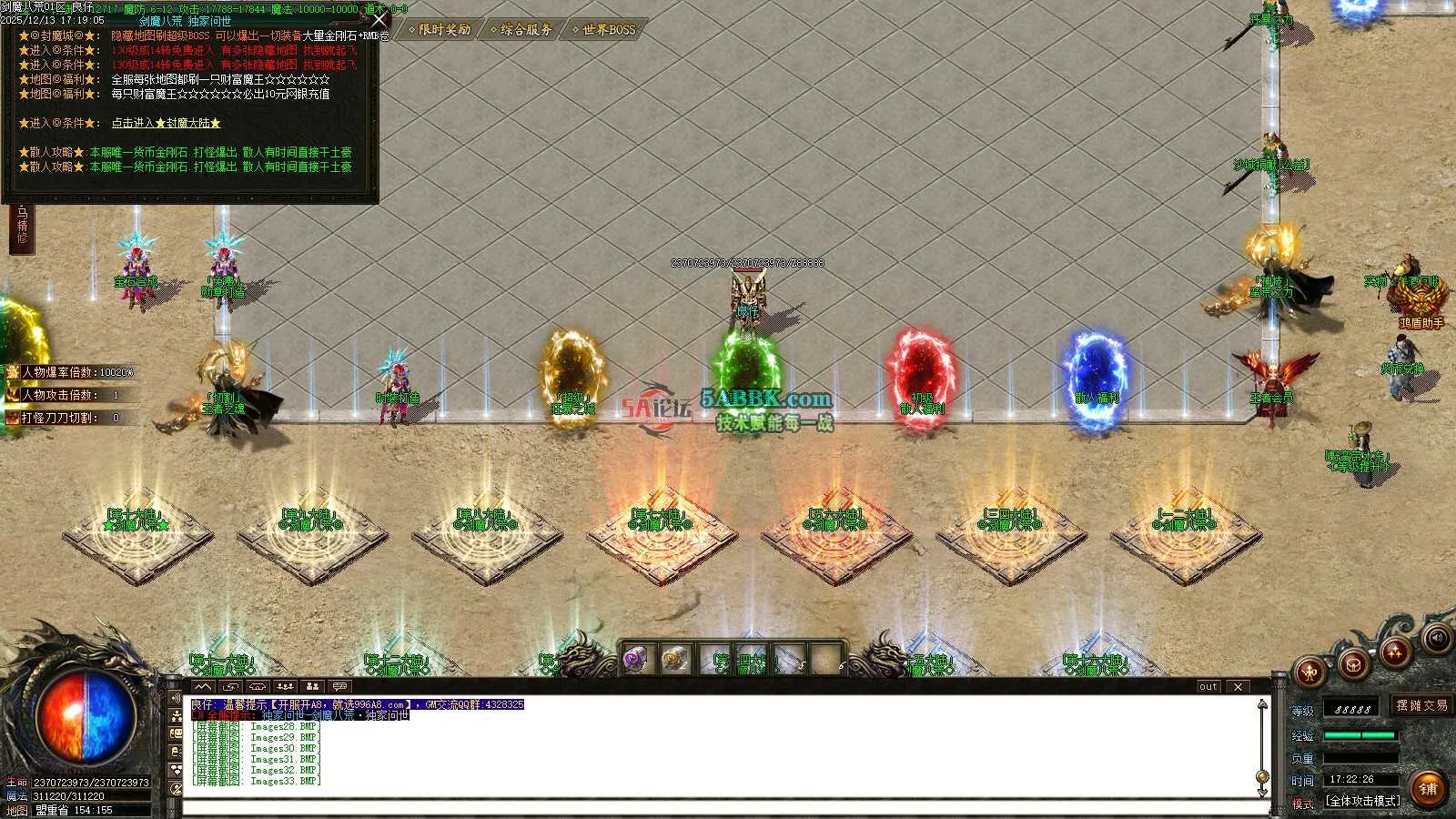Use the purple scroll in hotbar slot 1
The image size is (1456, 819).
click(x=635, y=659)
